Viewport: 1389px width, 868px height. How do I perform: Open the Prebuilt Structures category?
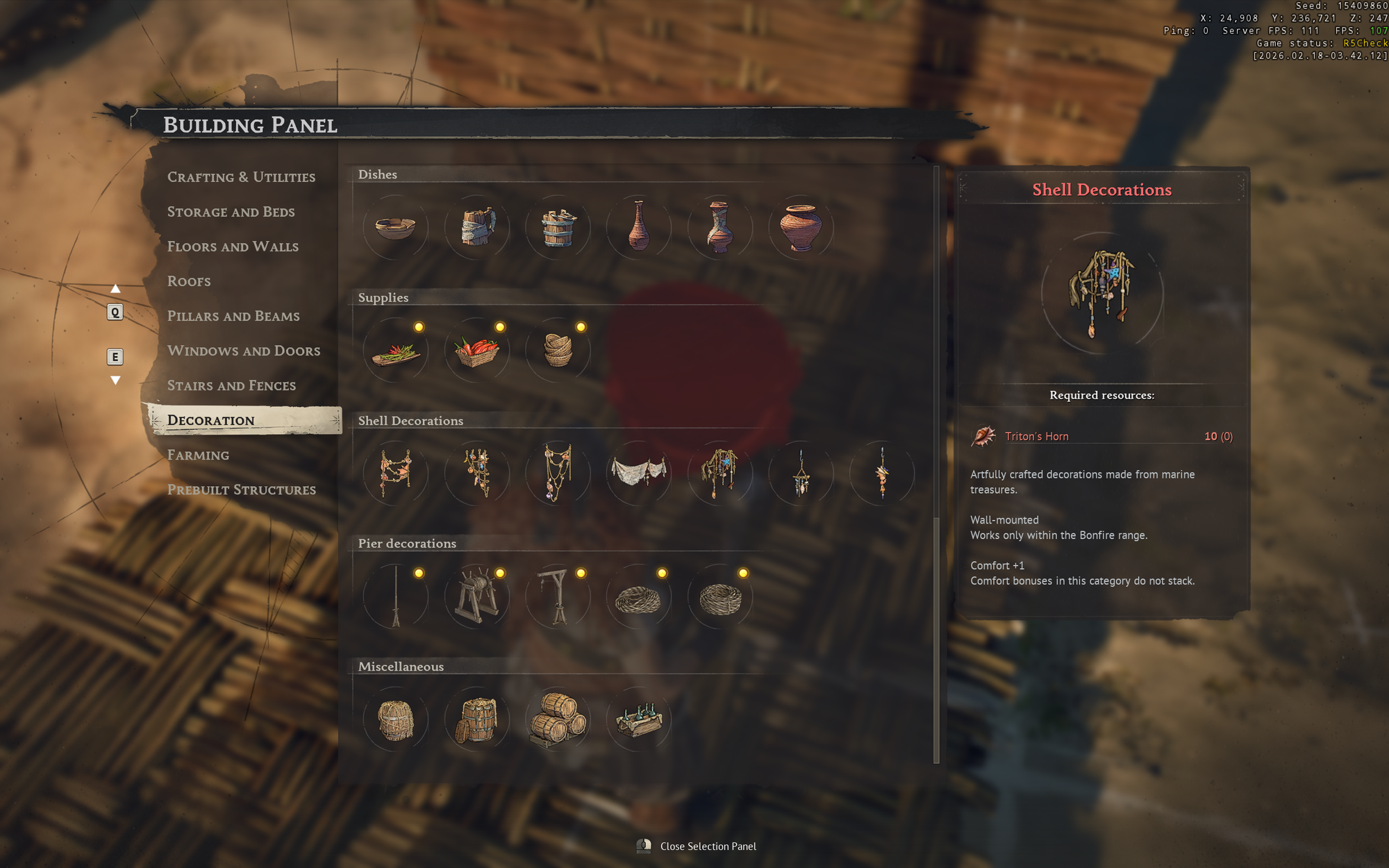(241, 490)
